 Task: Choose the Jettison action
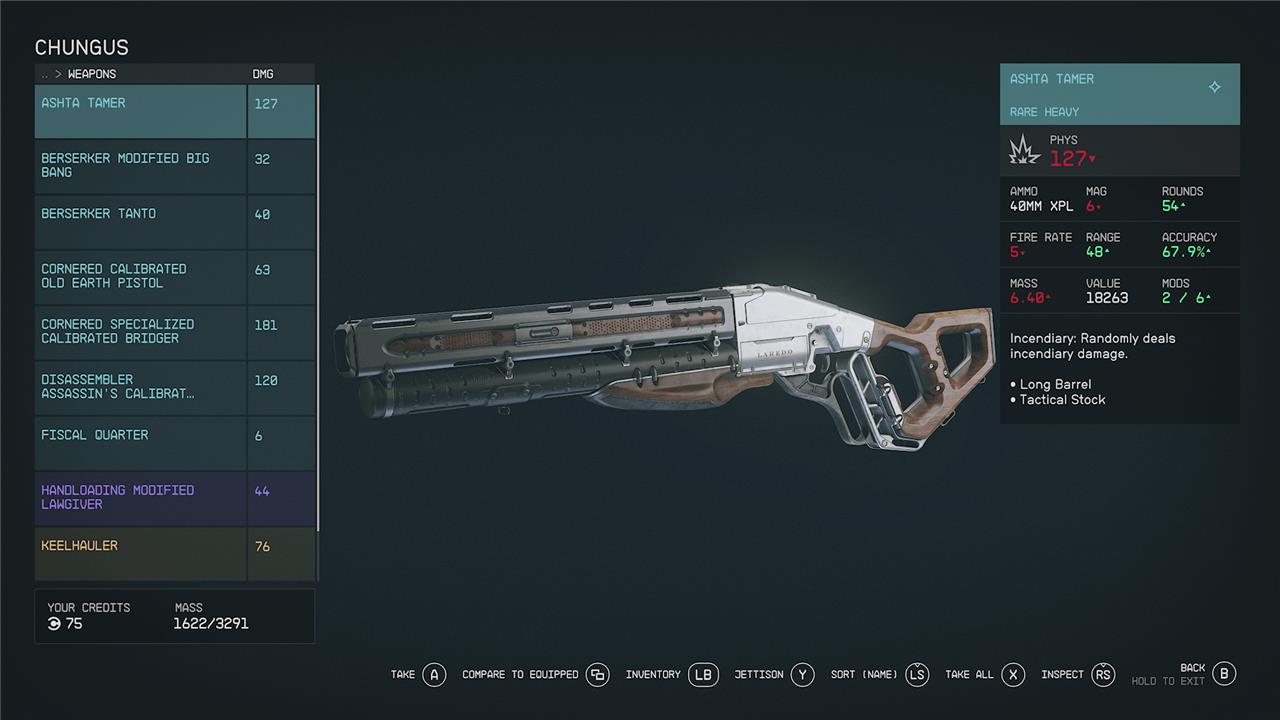pos(802,675)
